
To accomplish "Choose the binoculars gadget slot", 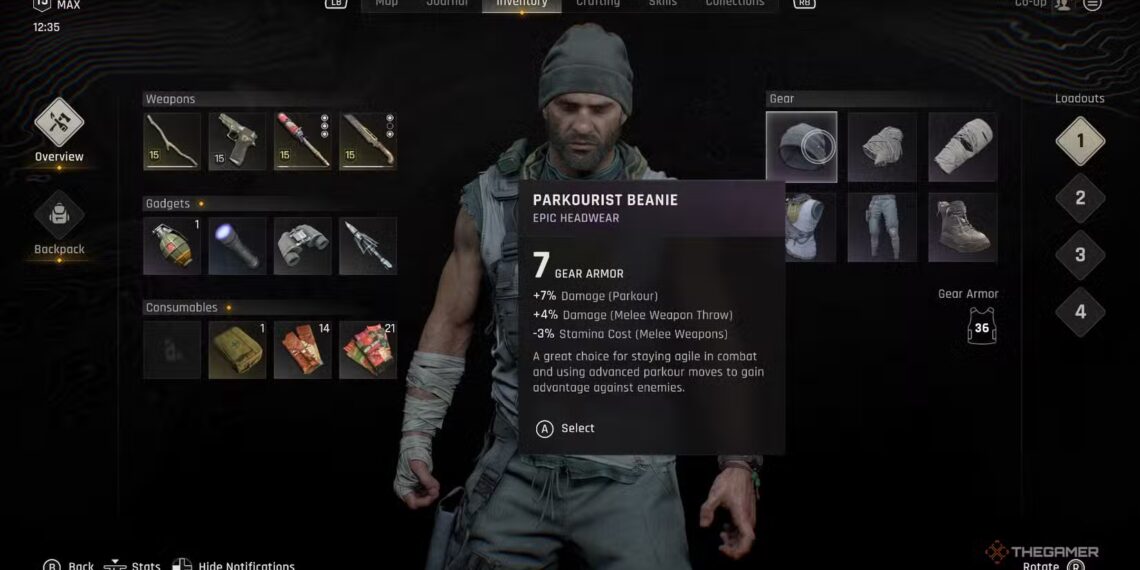I will pos(303,246).
